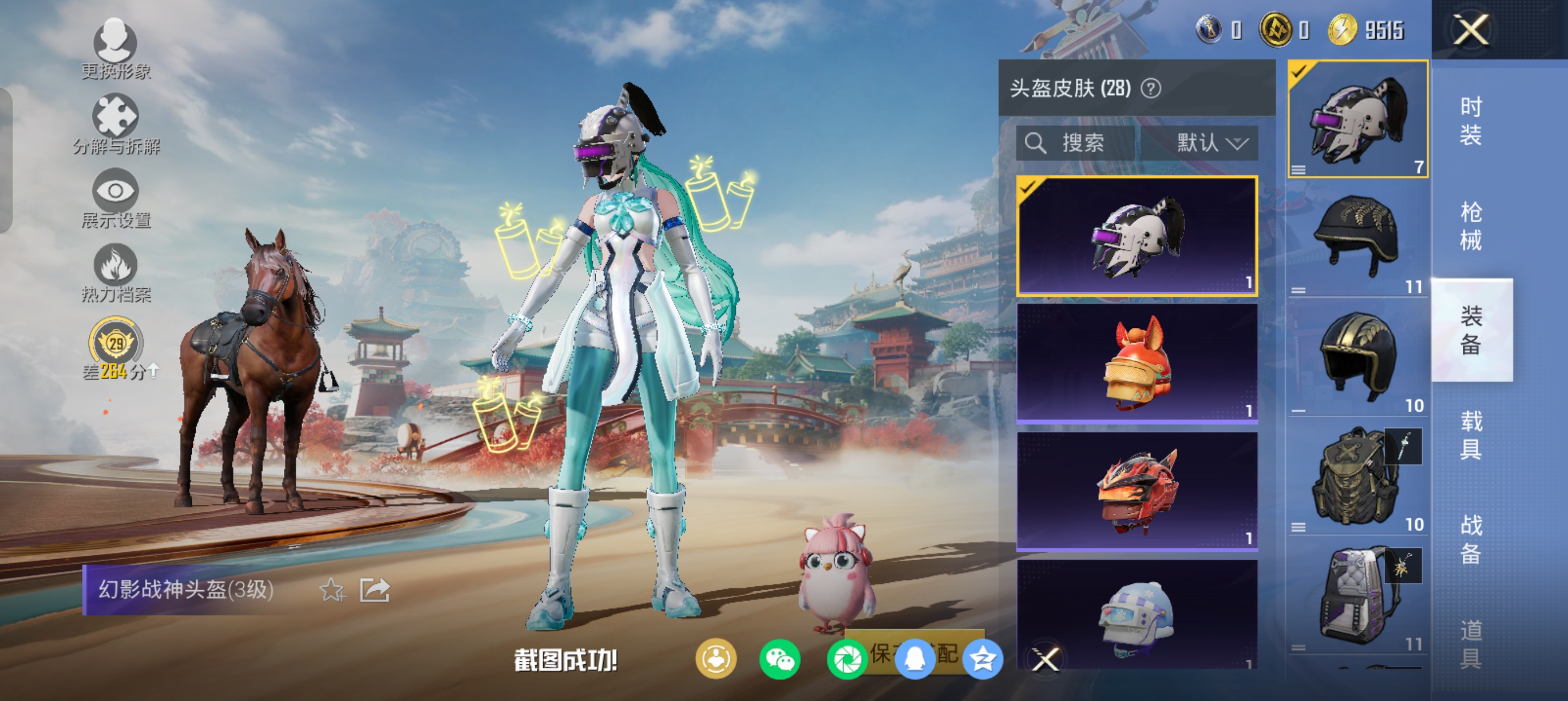This screenshot has width=1568, height=701.
Task: Share screenshot to QQ penguin icon
Action: point(915,660)
